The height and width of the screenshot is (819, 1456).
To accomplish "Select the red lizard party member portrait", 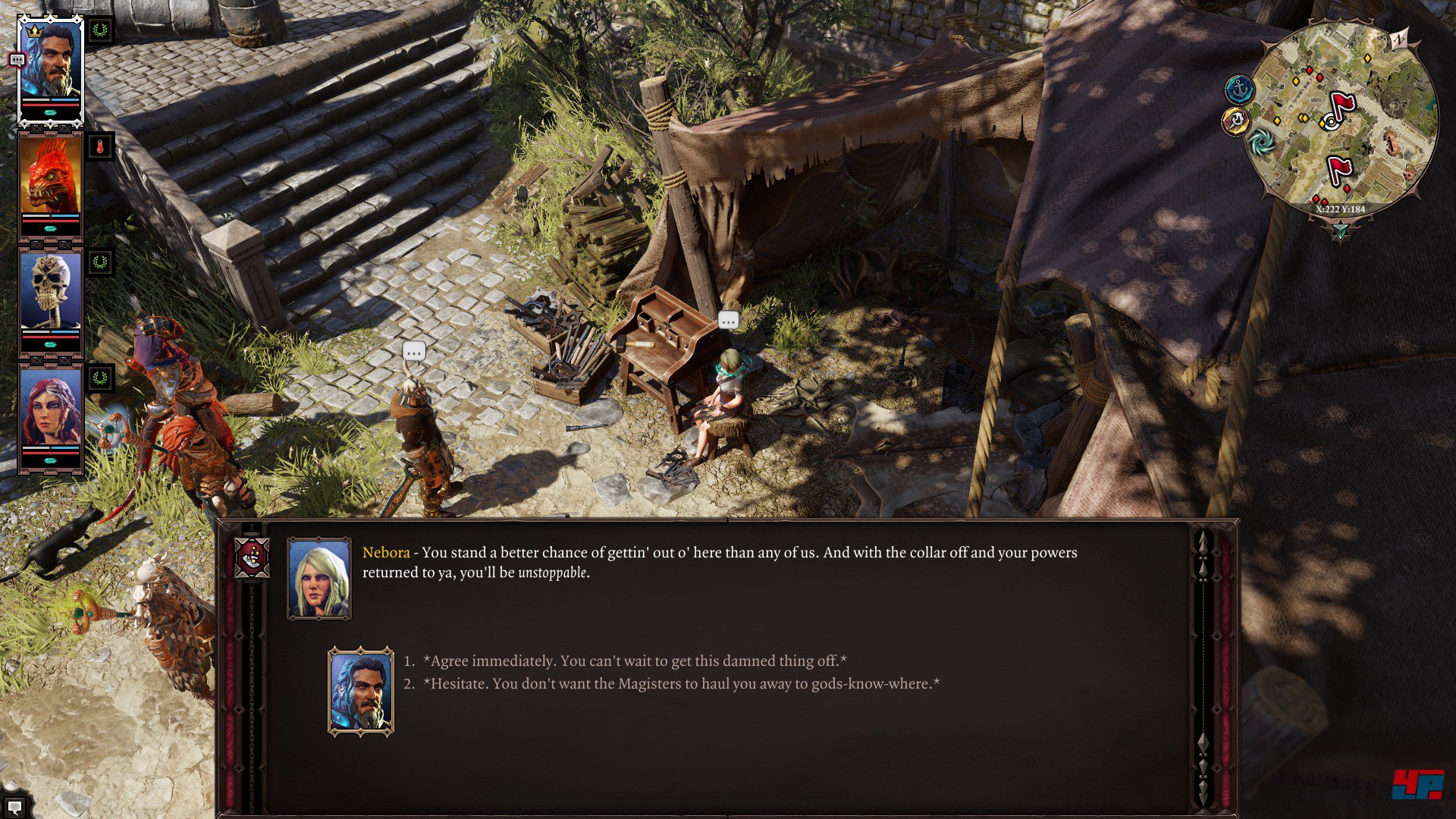I will 51,176.
